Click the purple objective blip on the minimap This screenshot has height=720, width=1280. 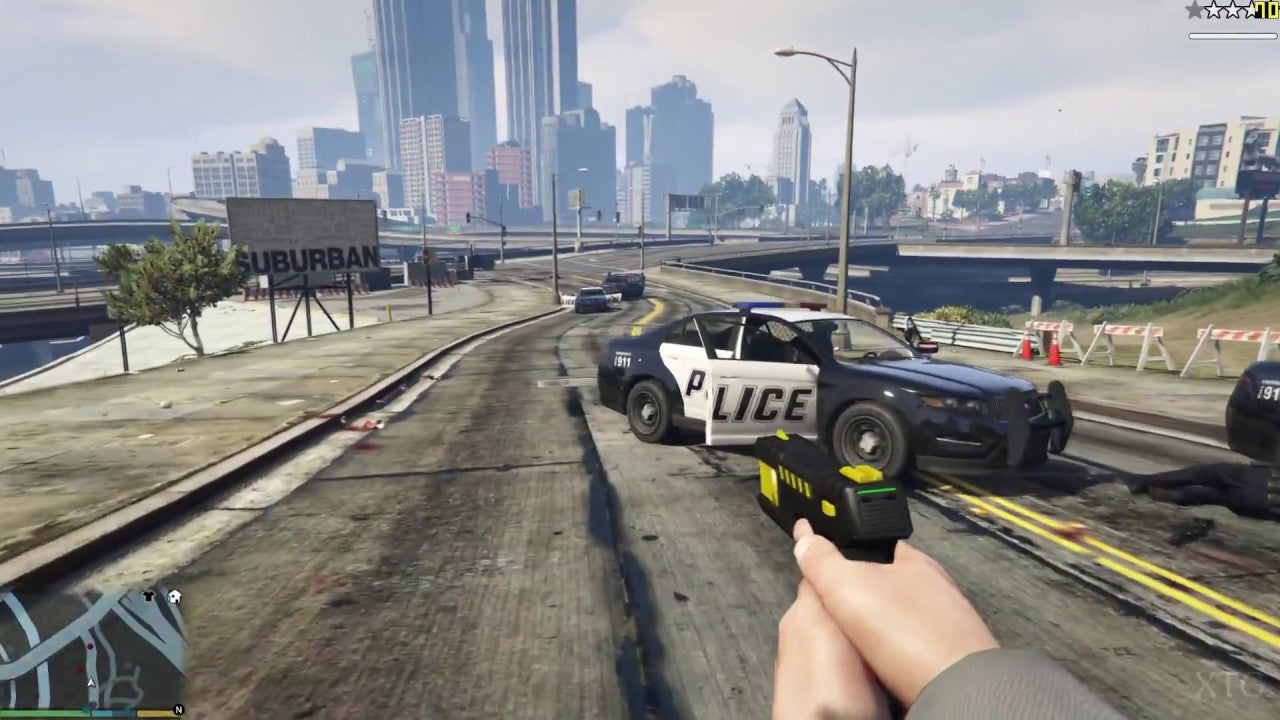(90, 646)
